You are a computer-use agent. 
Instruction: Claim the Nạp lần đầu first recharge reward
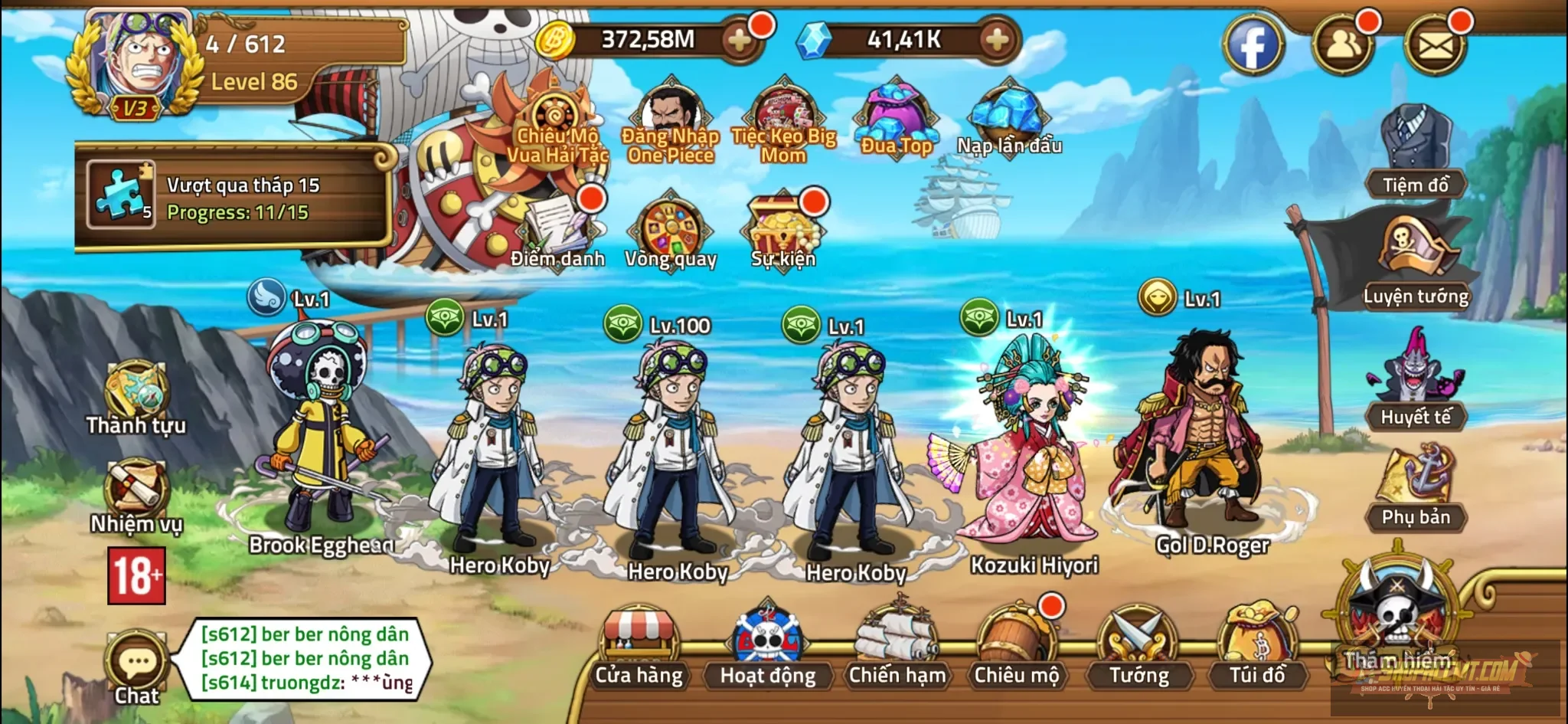coord(1007,115)
